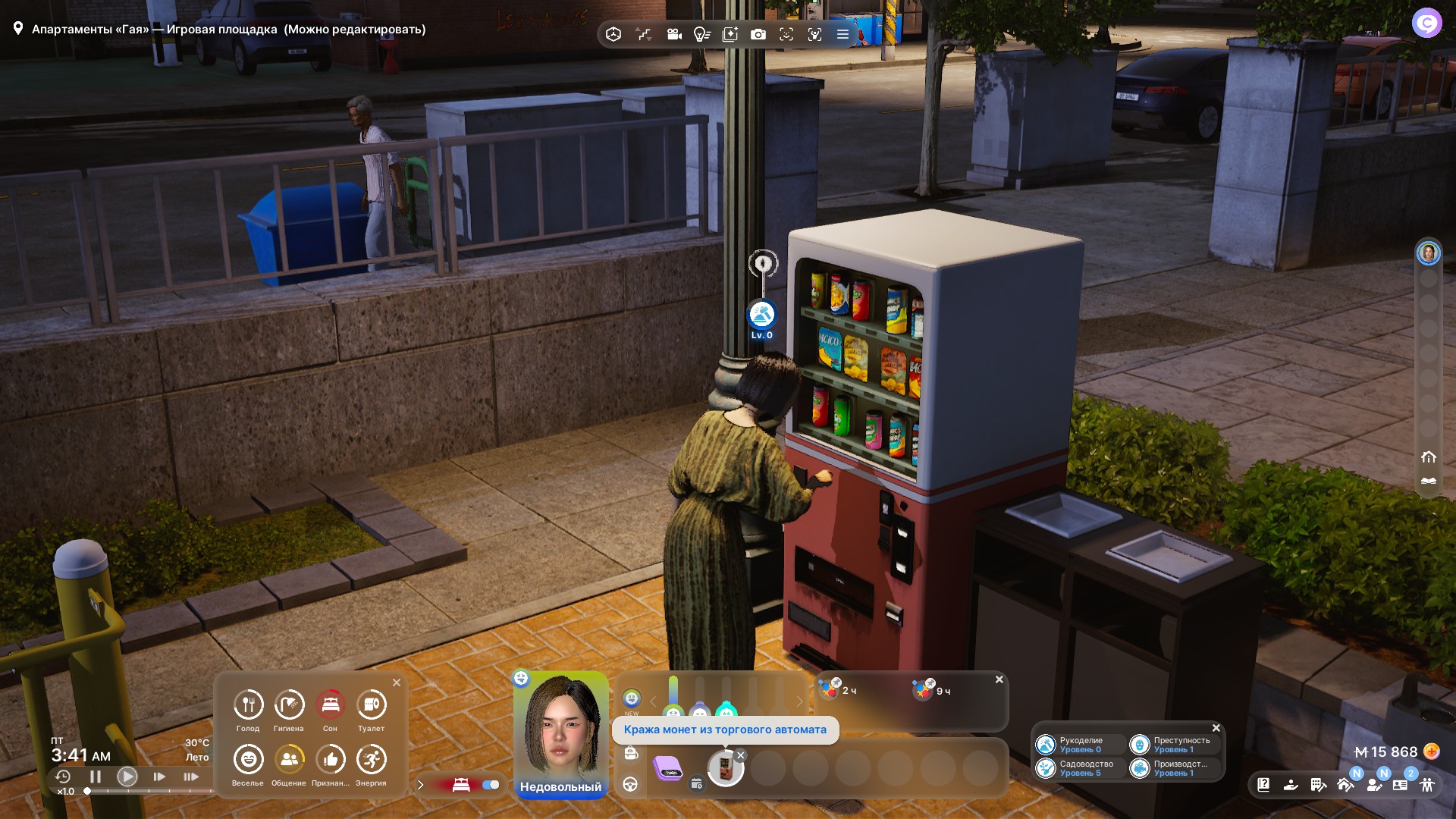
Task: Set game speed to normal play
Action: (x=127, y=777)
